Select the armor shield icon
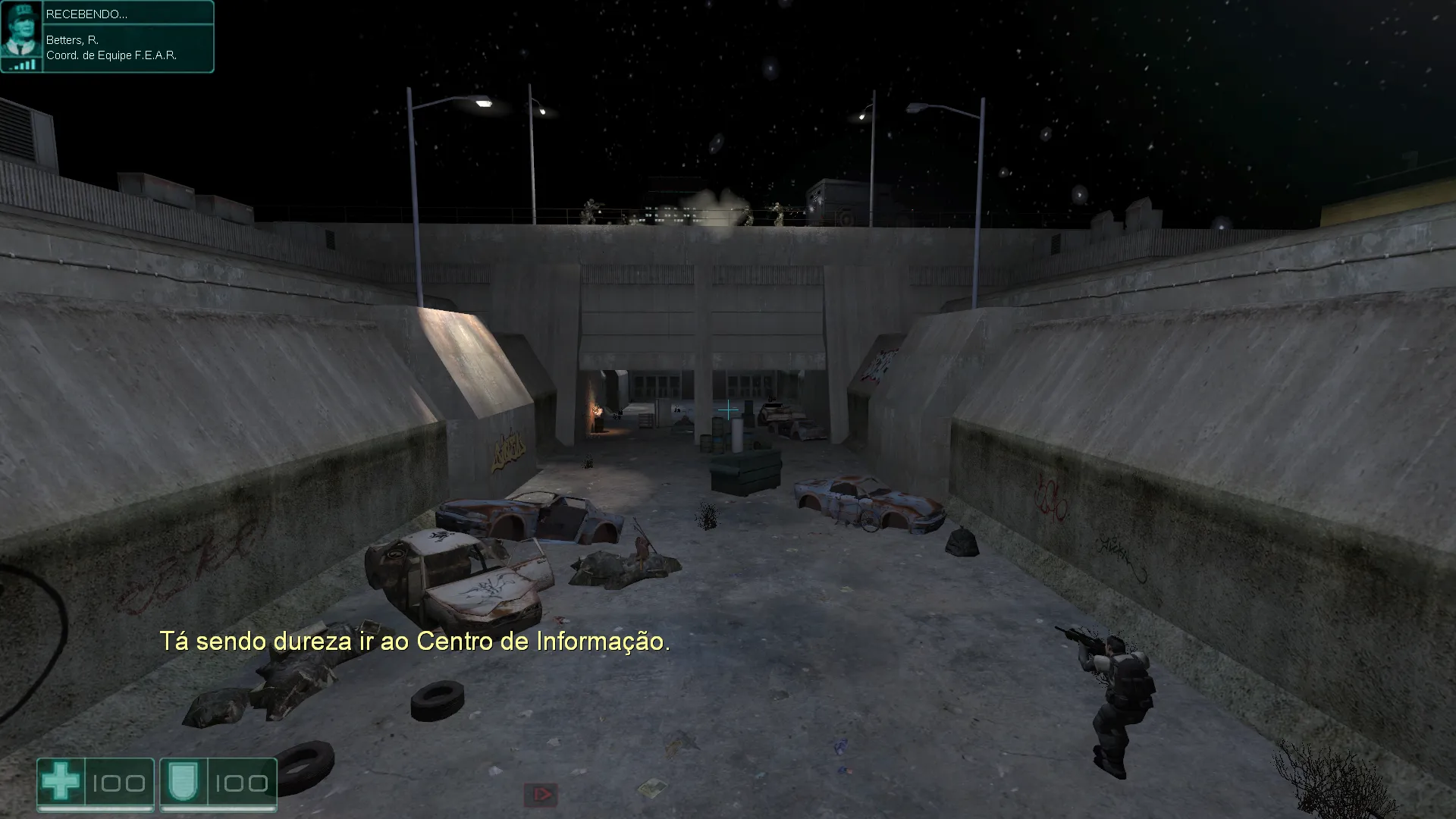1456x819 pixels. [183, 783]
